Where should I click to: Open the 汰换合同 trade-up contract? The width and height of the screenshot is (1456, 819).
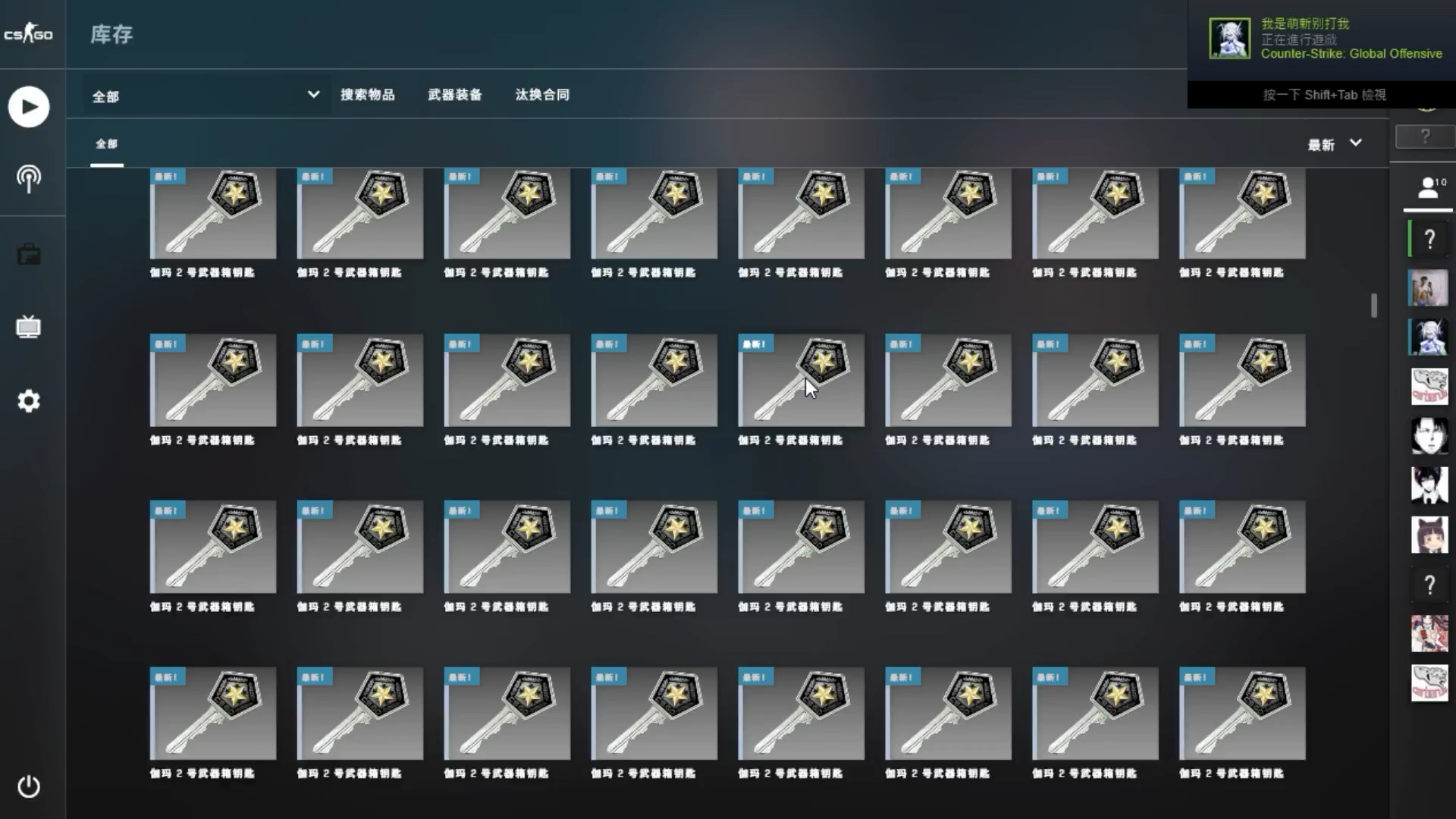pos(541,94)
